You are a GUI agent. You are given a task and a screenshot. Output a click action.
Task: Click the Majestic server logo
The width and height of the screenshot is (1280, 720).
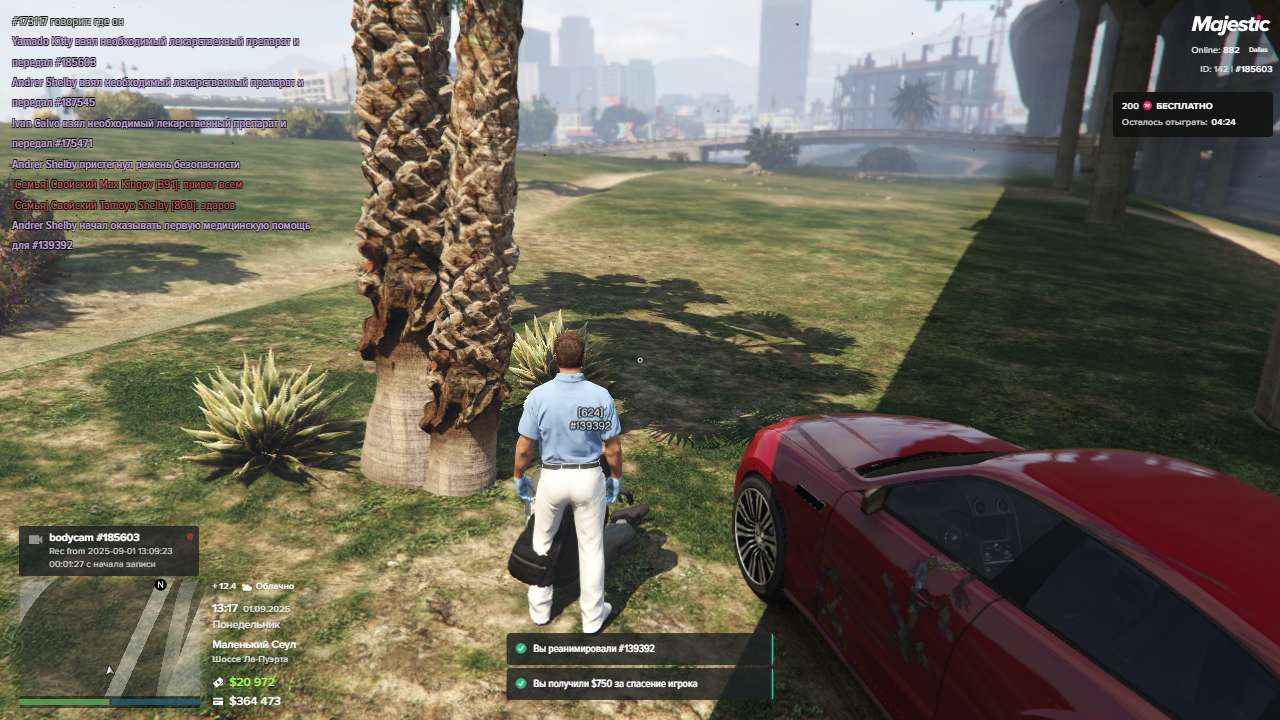[1230, 25]
